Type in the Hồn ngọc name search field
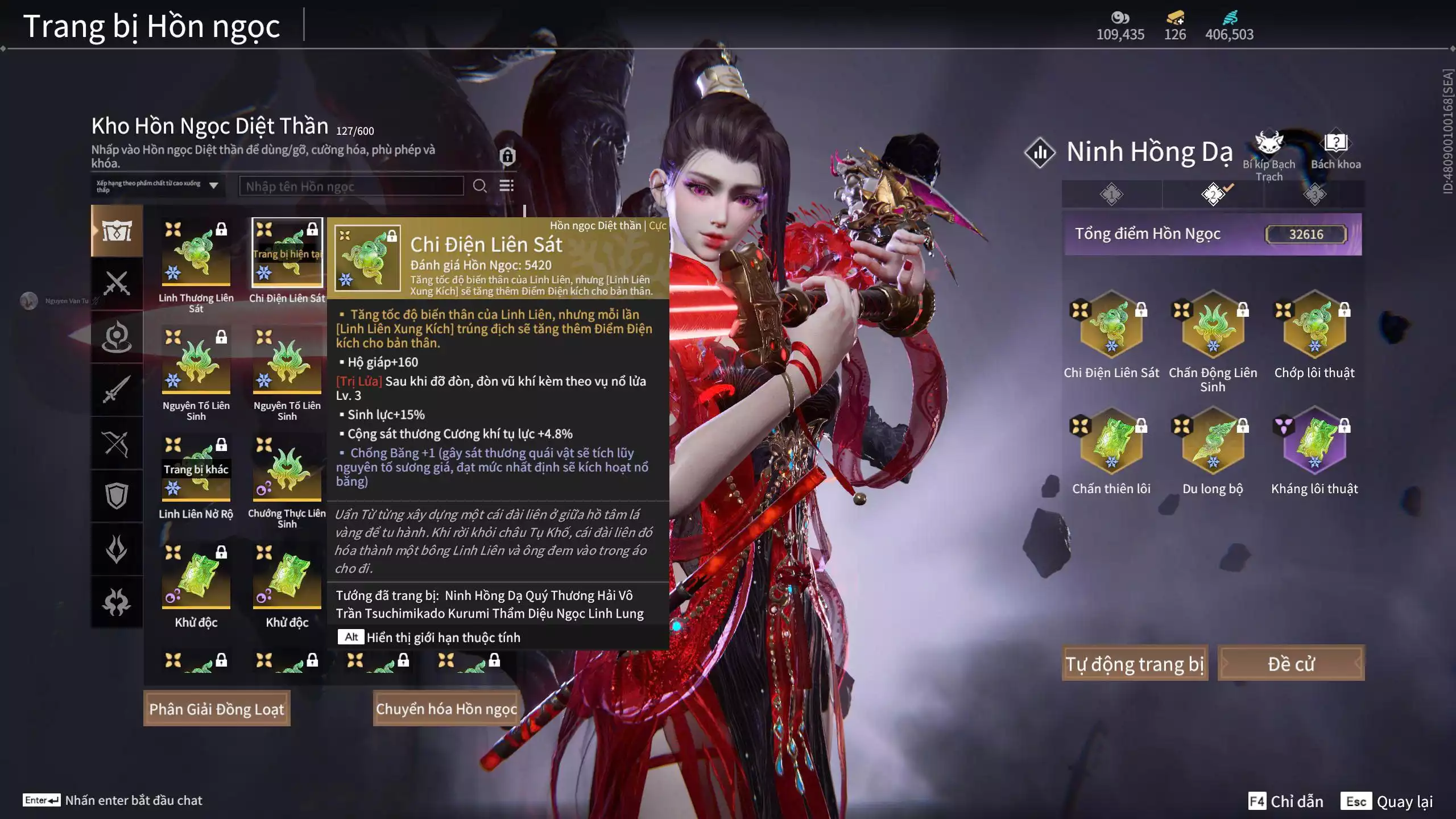 pyautogui.click(x=351, y=186)
